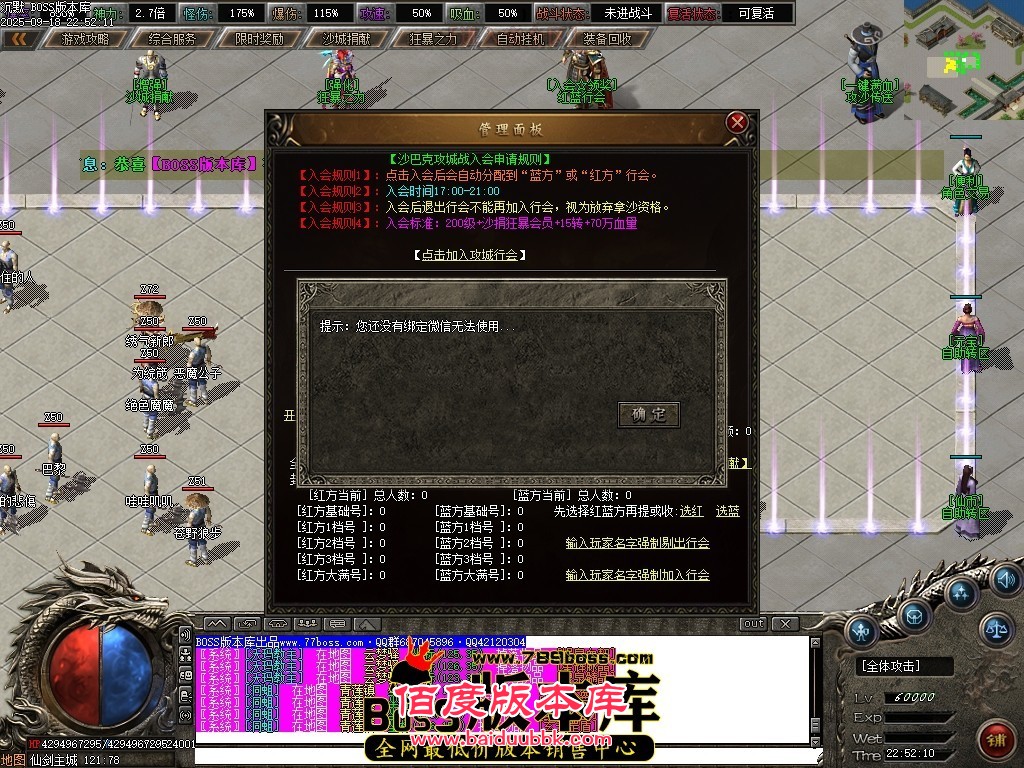Select the force-add player to guild link
Image resolution: width=1024 pixels, height=768 pixels.
click(x=637, y=575)
